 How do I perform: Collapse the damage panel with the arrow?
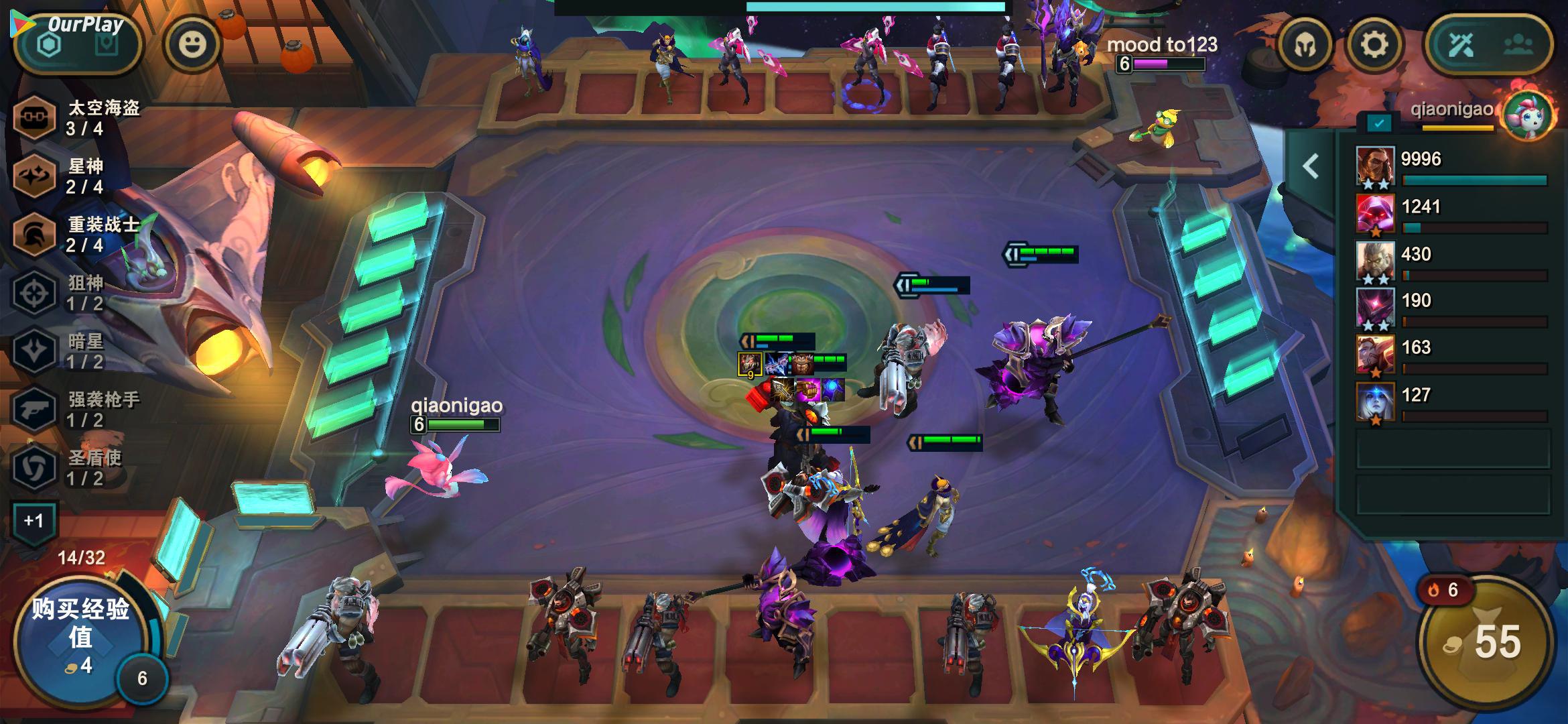pos(1311,166)
